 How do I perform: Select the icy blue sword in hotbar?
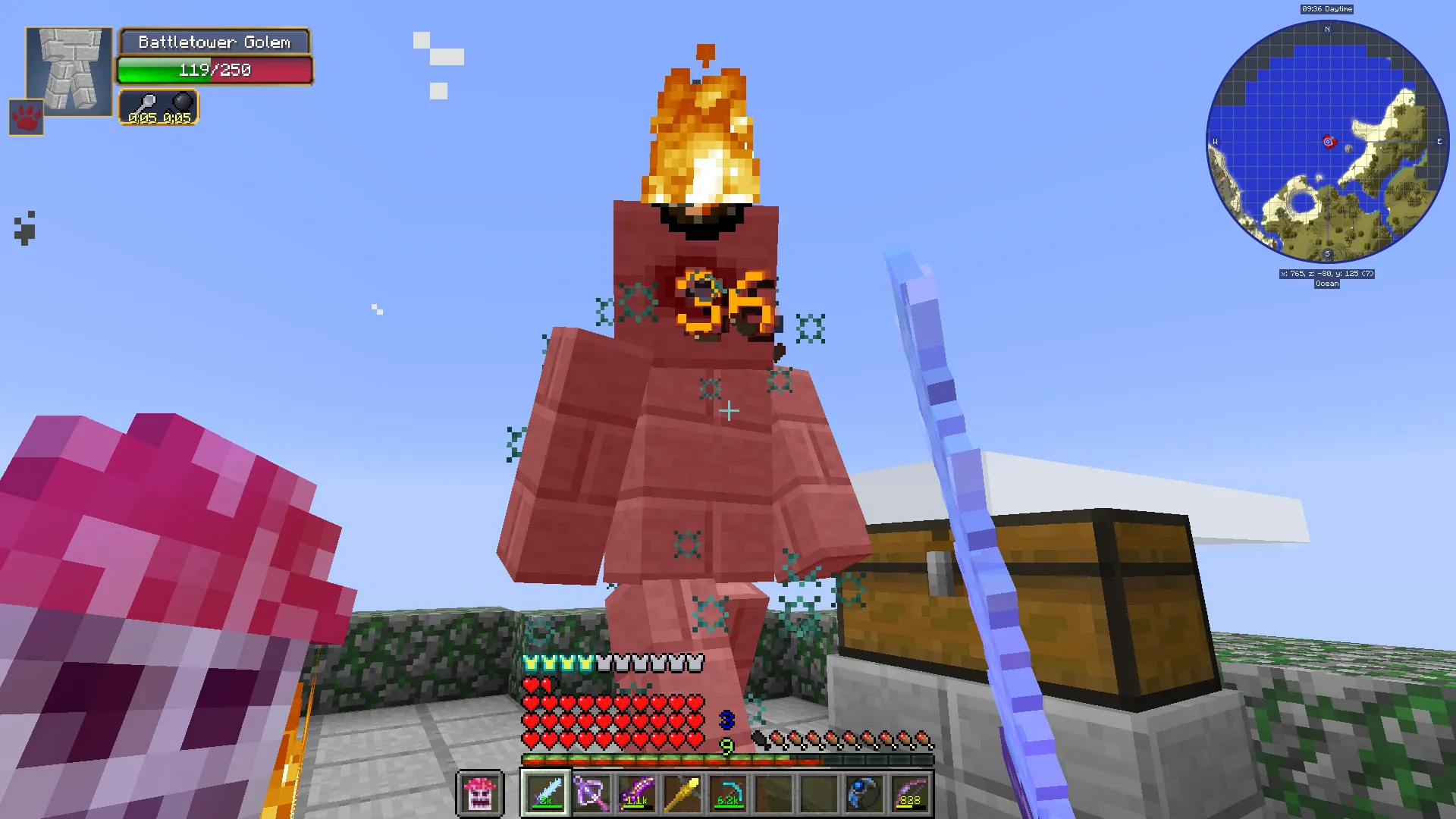[x=546, y=792]
